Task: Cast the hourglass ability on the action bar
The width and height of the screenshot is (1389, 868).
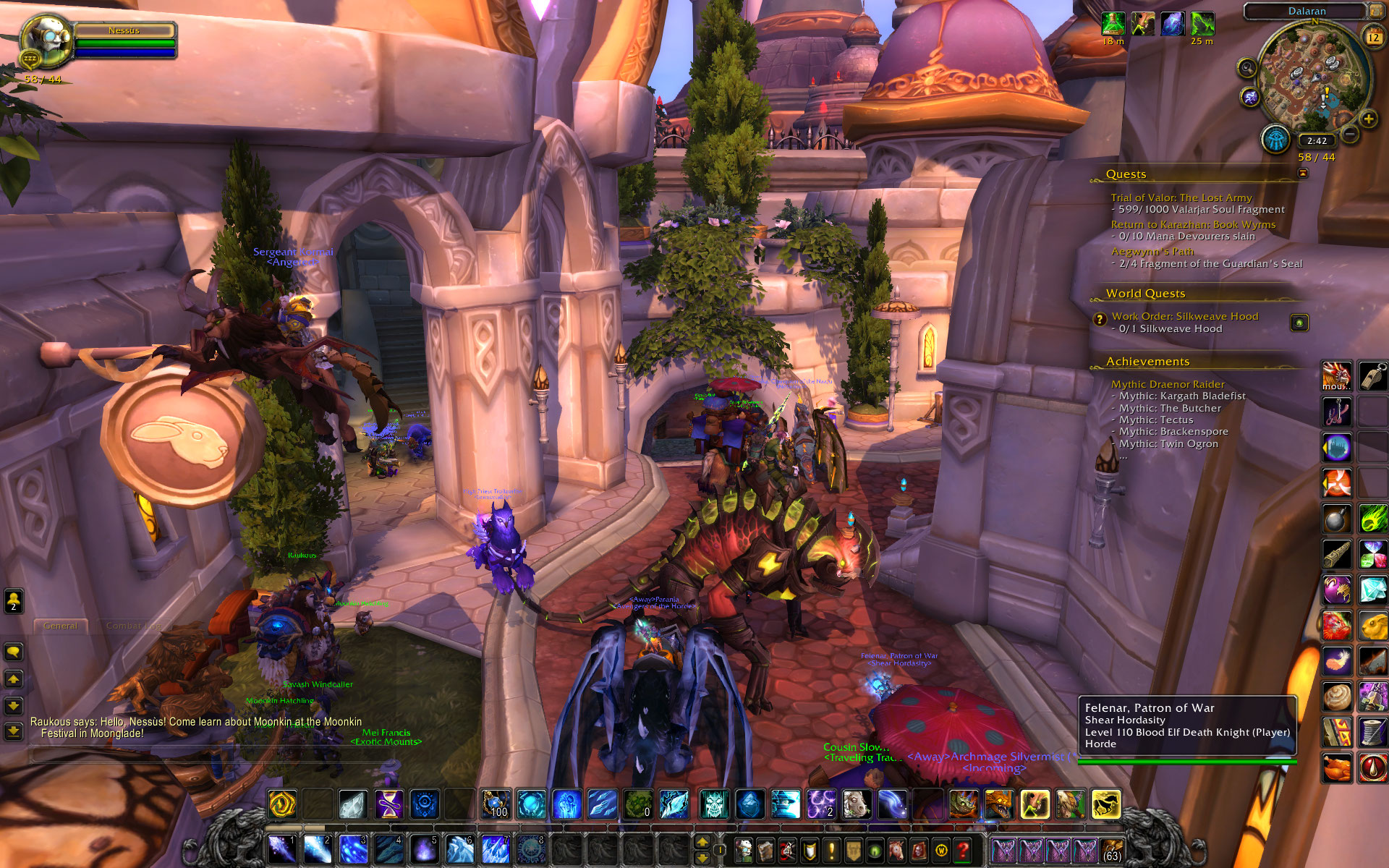Action: coord(388,804)
